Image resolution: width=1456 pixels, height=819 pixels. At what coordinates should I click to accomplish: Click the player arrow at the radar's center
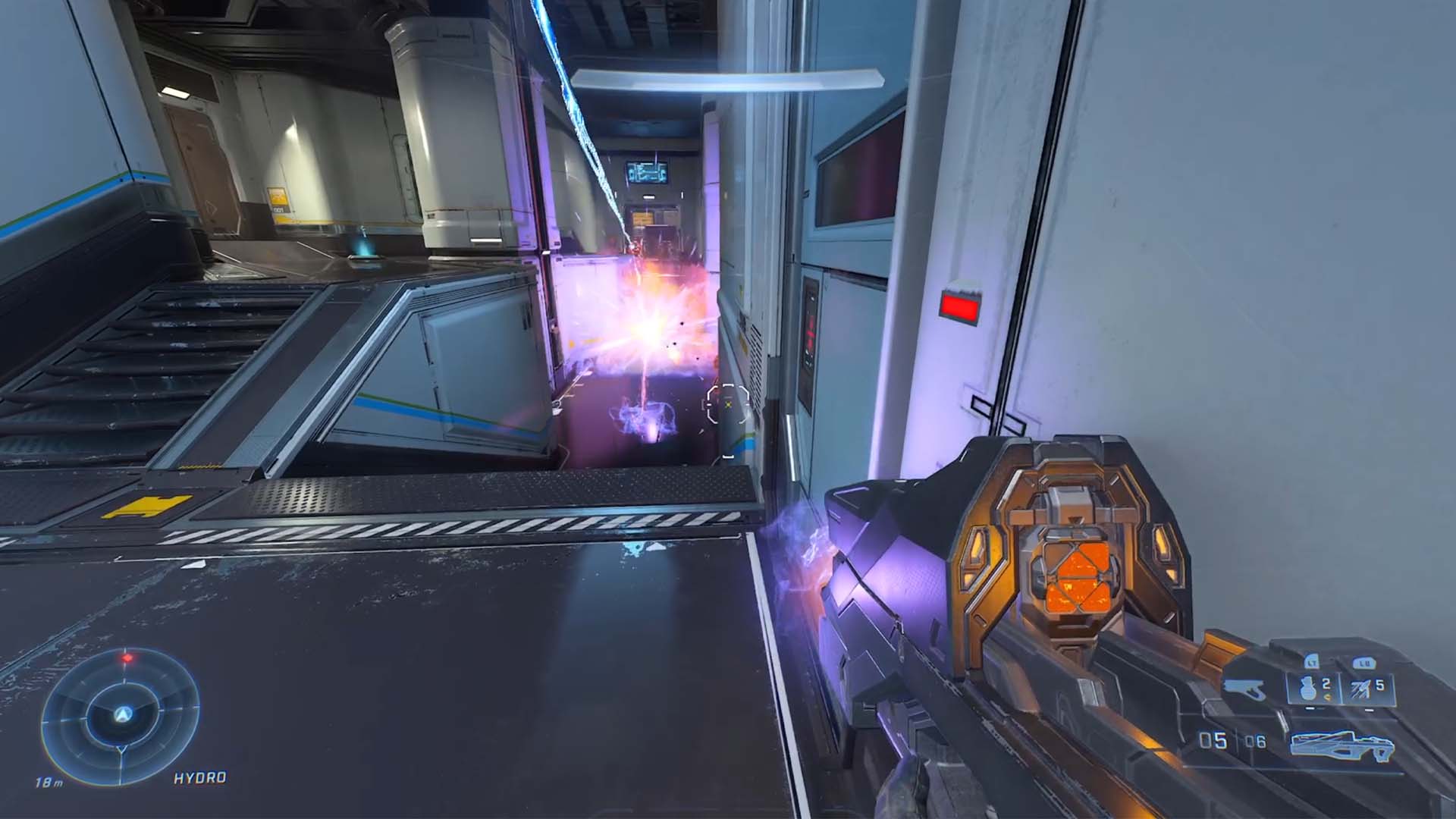pos(124,713)
